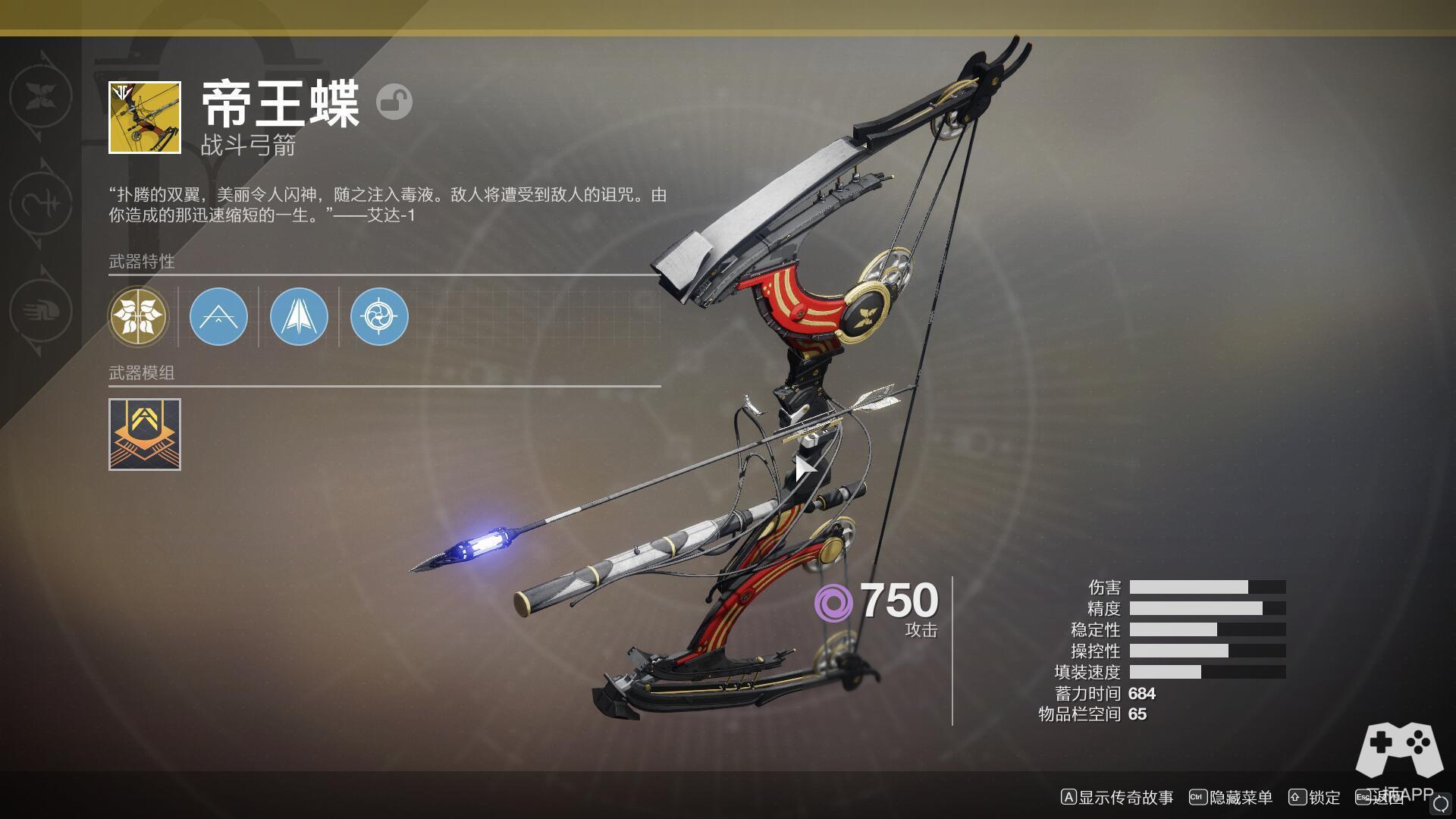This screenshot has height=819, width=1456.
Task: Choose the arrowhead perk icon
Action: point(299,317)
